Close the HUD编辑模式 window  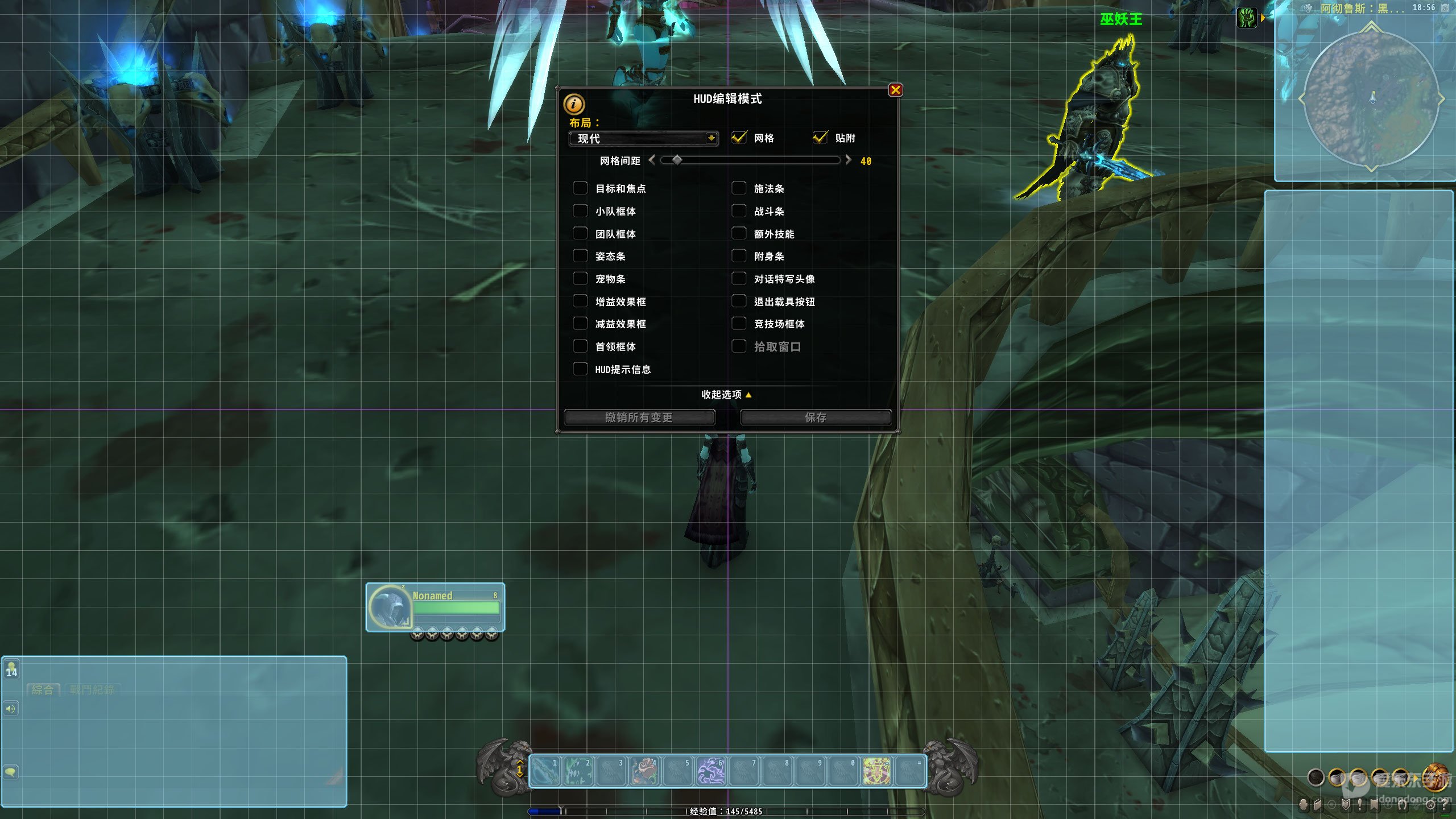pos(895,90)
